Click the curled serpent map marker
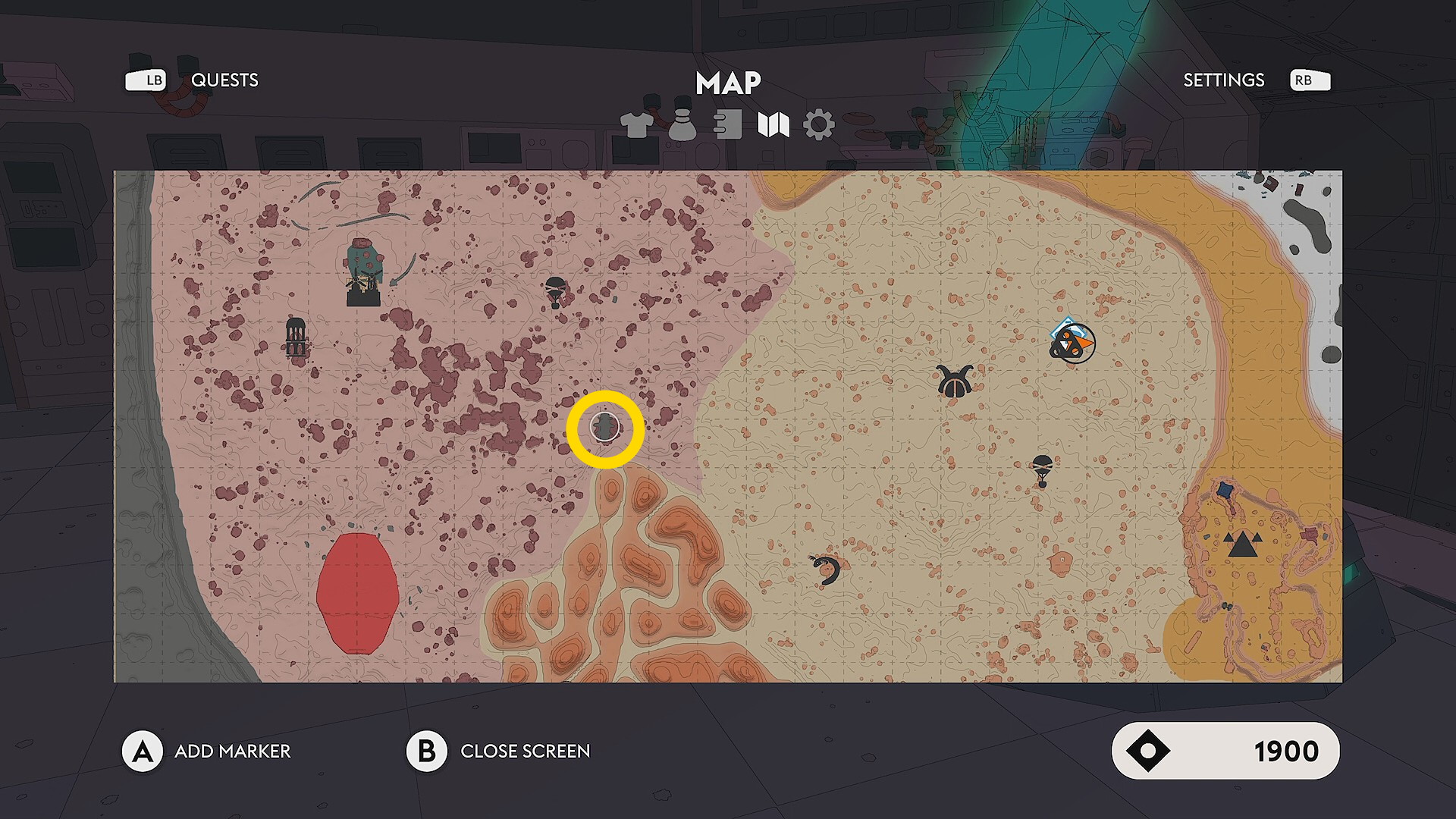 pyautogui.click(x=826, y=569)
